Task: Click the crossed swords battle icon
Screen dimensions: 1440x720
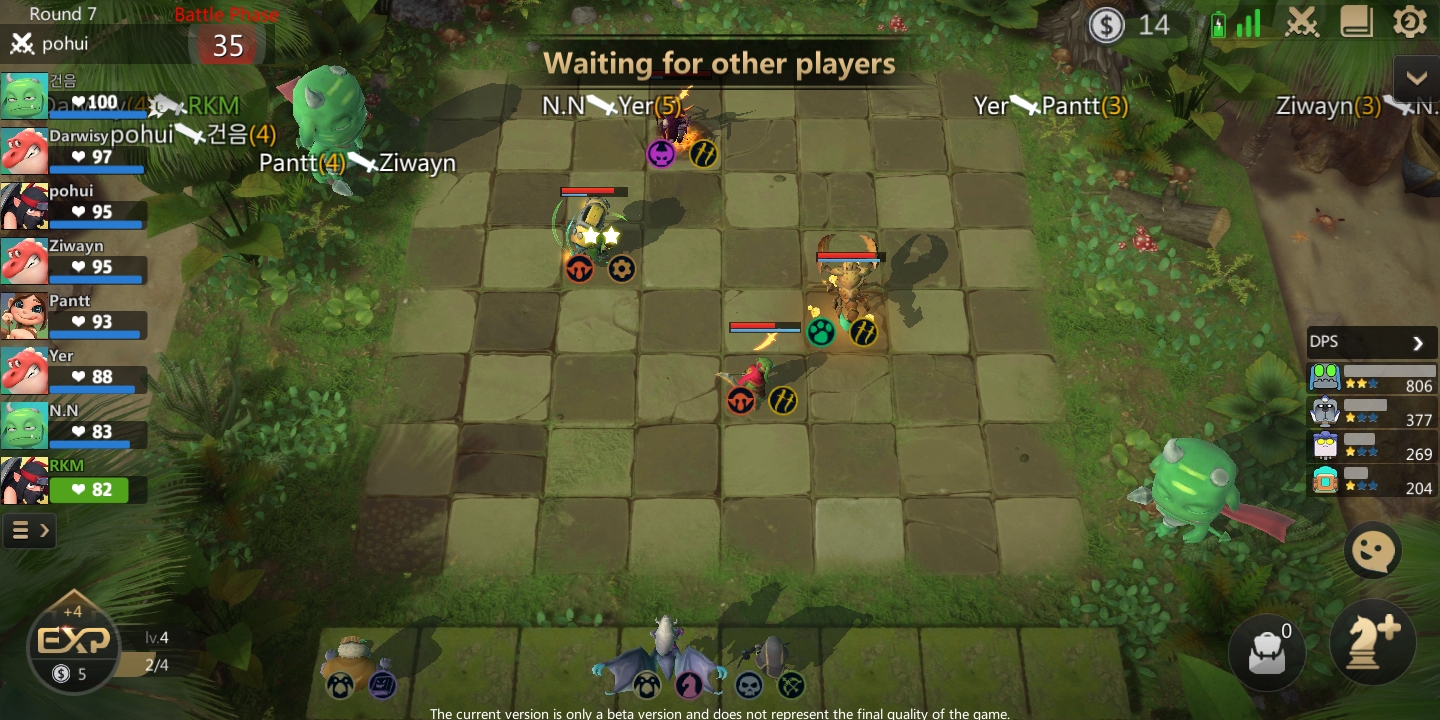Action: 1301,22
